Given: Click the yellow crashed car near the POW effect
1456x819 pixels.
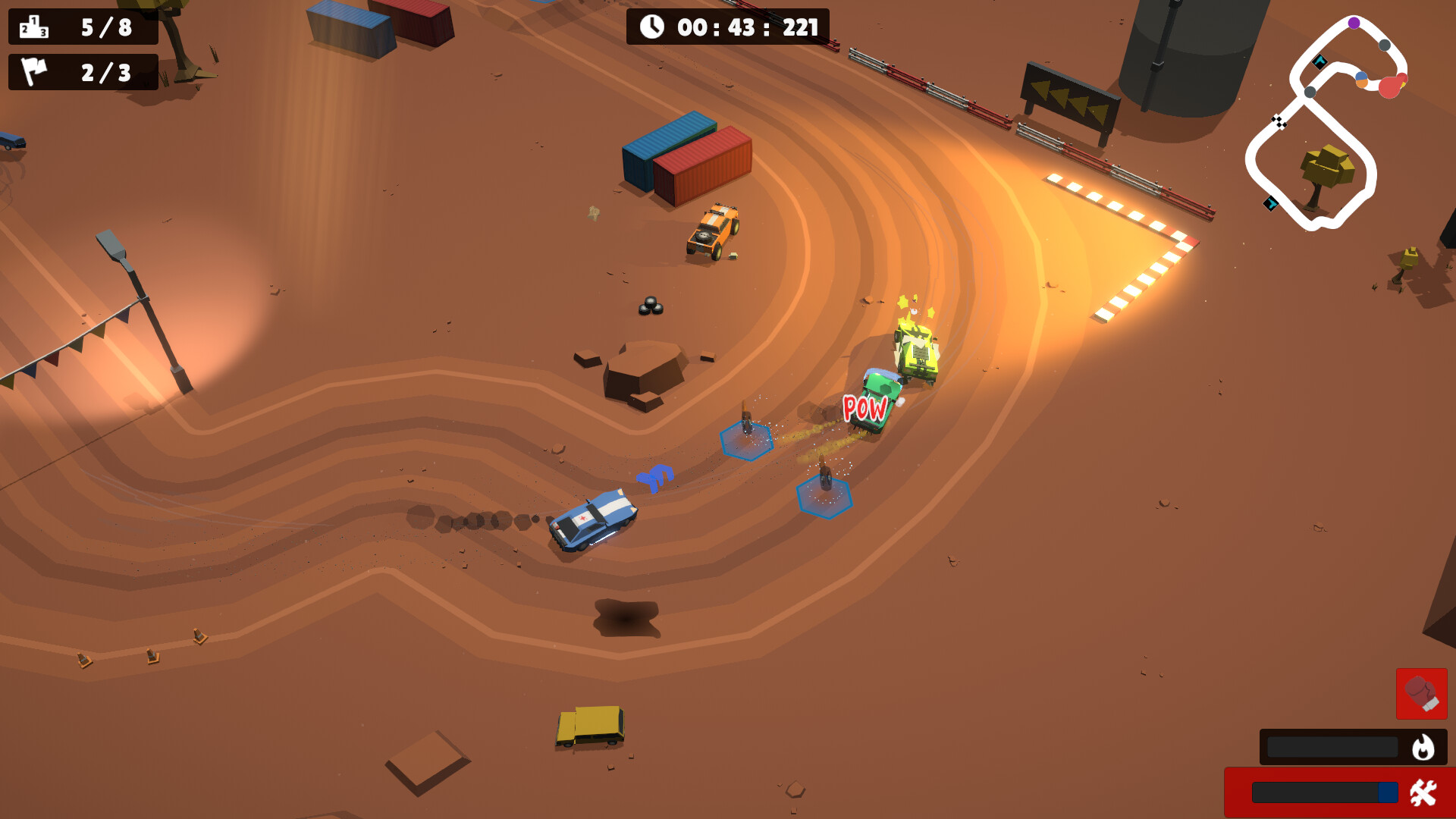Looking at the screenshot, I should coord(915,353).
